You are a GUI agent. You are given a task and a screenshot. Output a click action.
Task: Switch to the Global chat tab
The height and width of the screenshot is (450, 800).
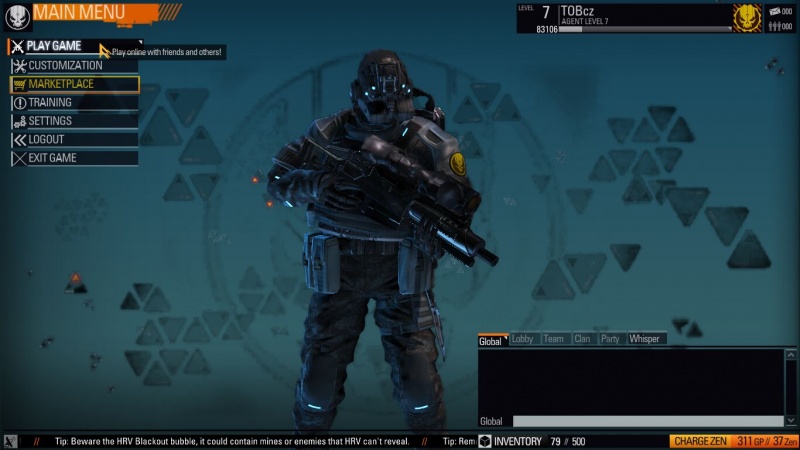click(x=491, y=340)
